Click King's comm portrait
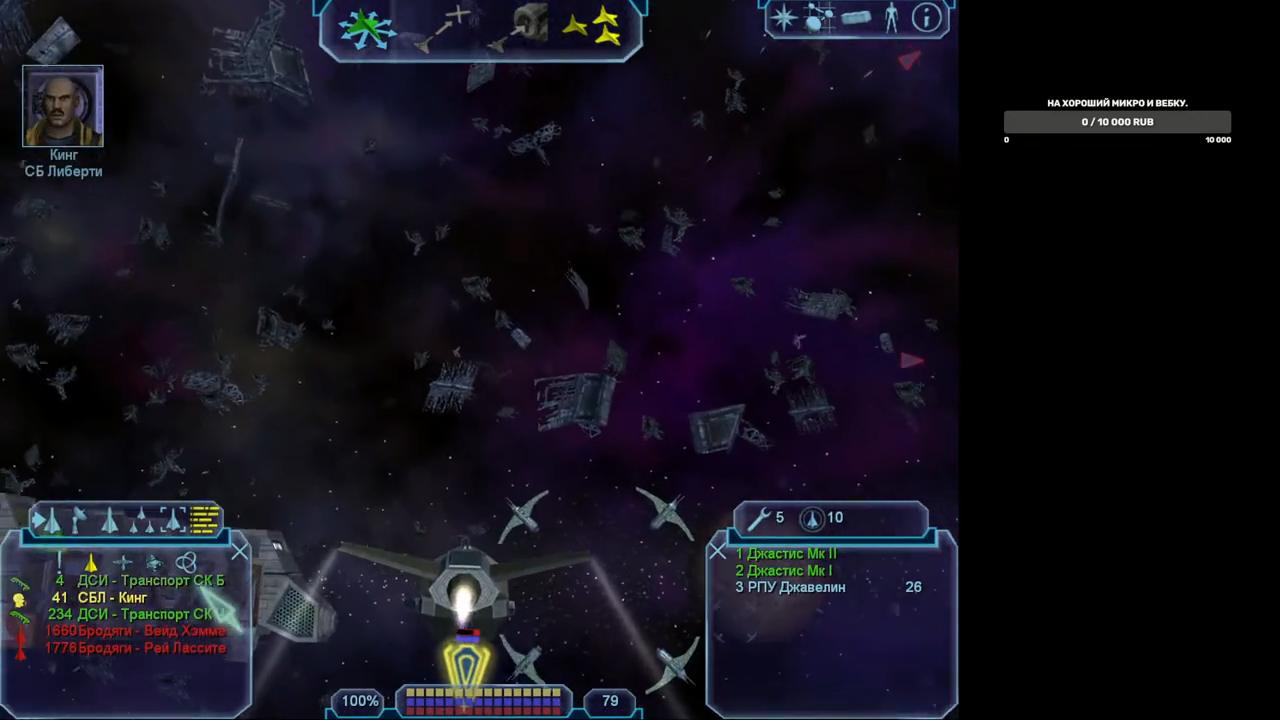This screenshot has width=1280, height=720. click(x=63, y=106)
